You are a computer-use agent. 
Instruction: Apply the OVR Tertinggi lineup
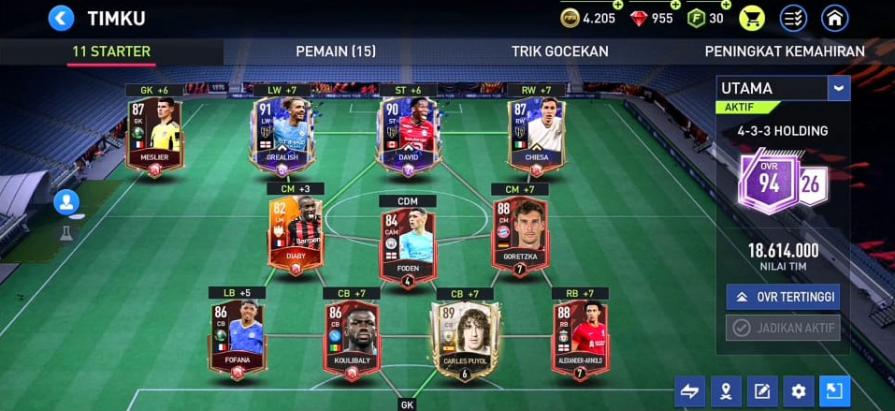783,297
